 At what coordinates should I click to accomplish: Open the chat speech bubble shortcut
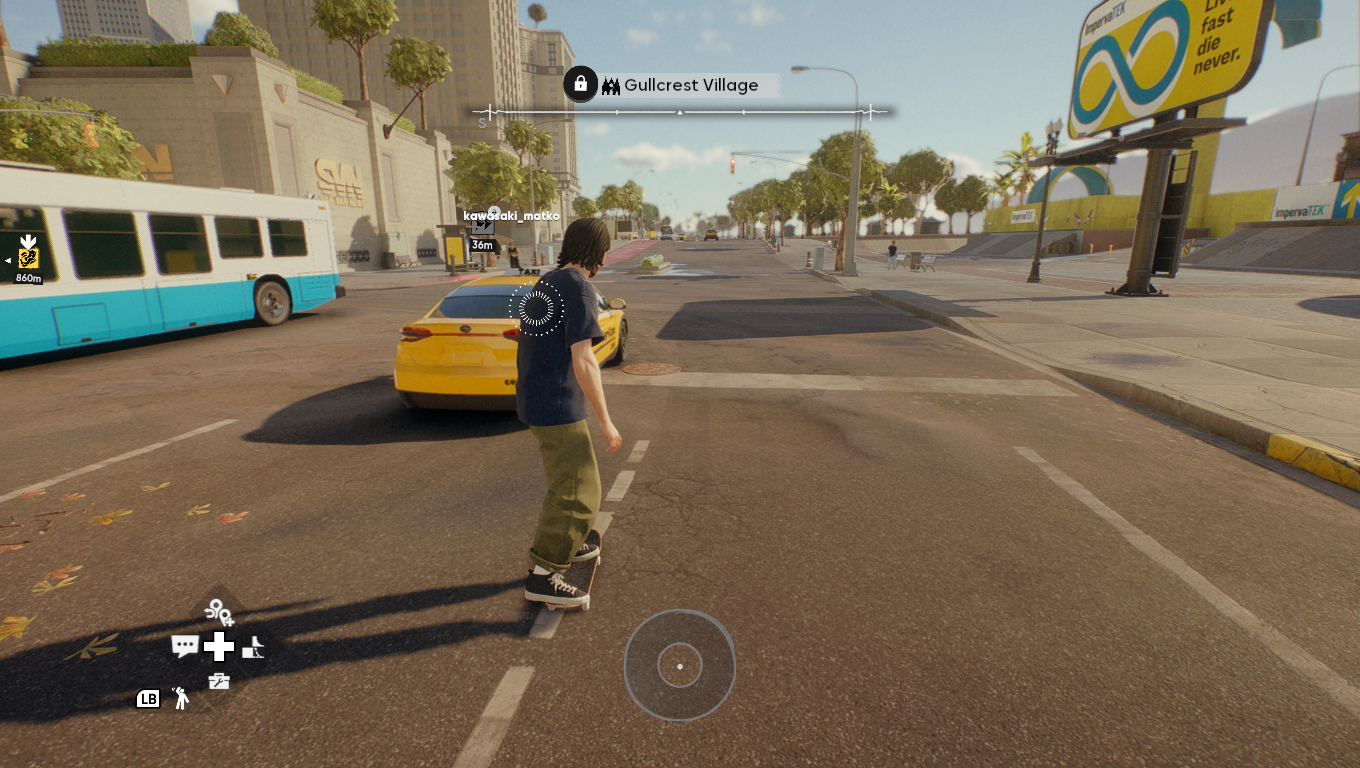click(184, 646)
